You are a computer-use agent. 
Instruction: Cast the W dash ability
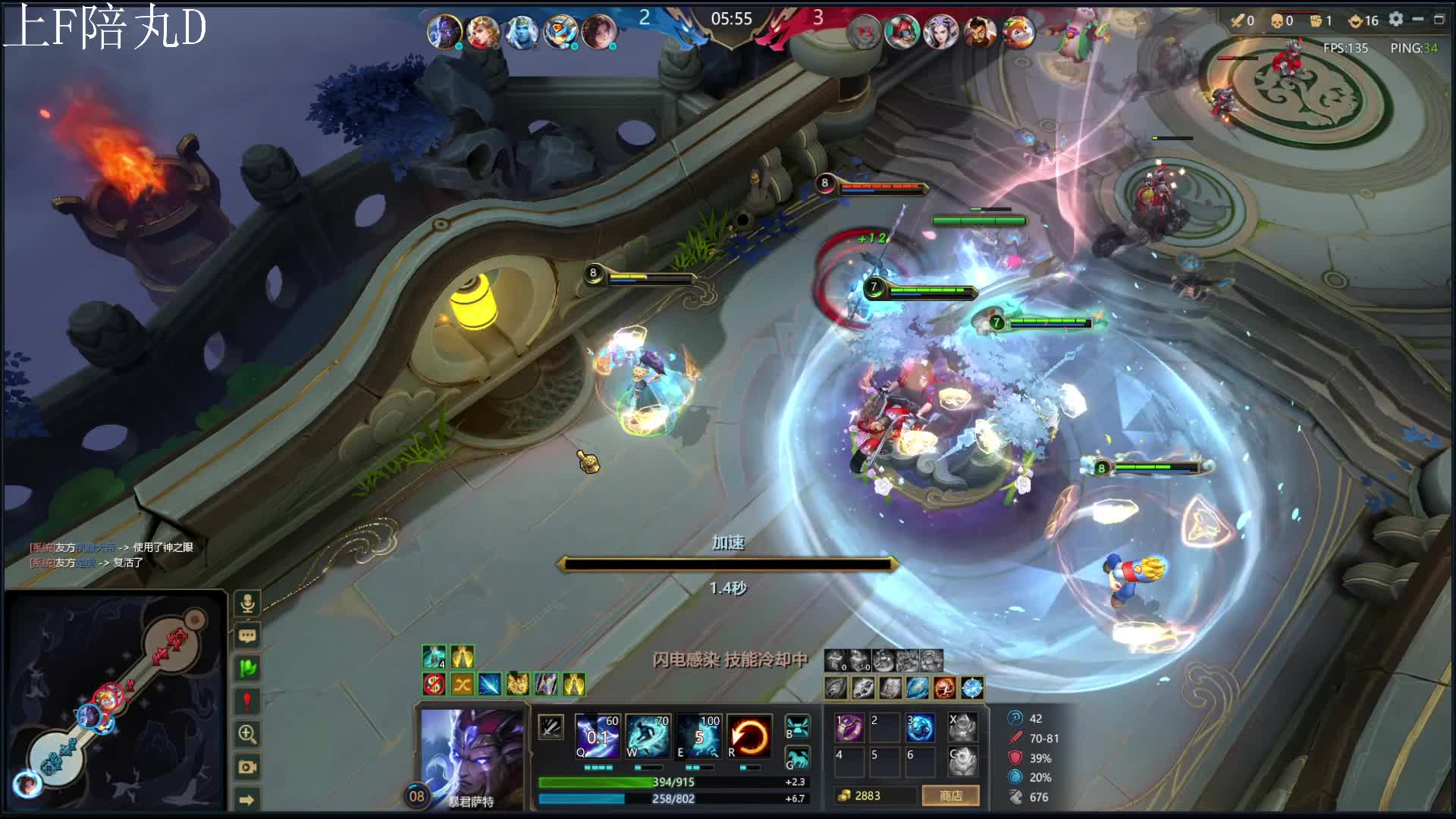[647, 736]
